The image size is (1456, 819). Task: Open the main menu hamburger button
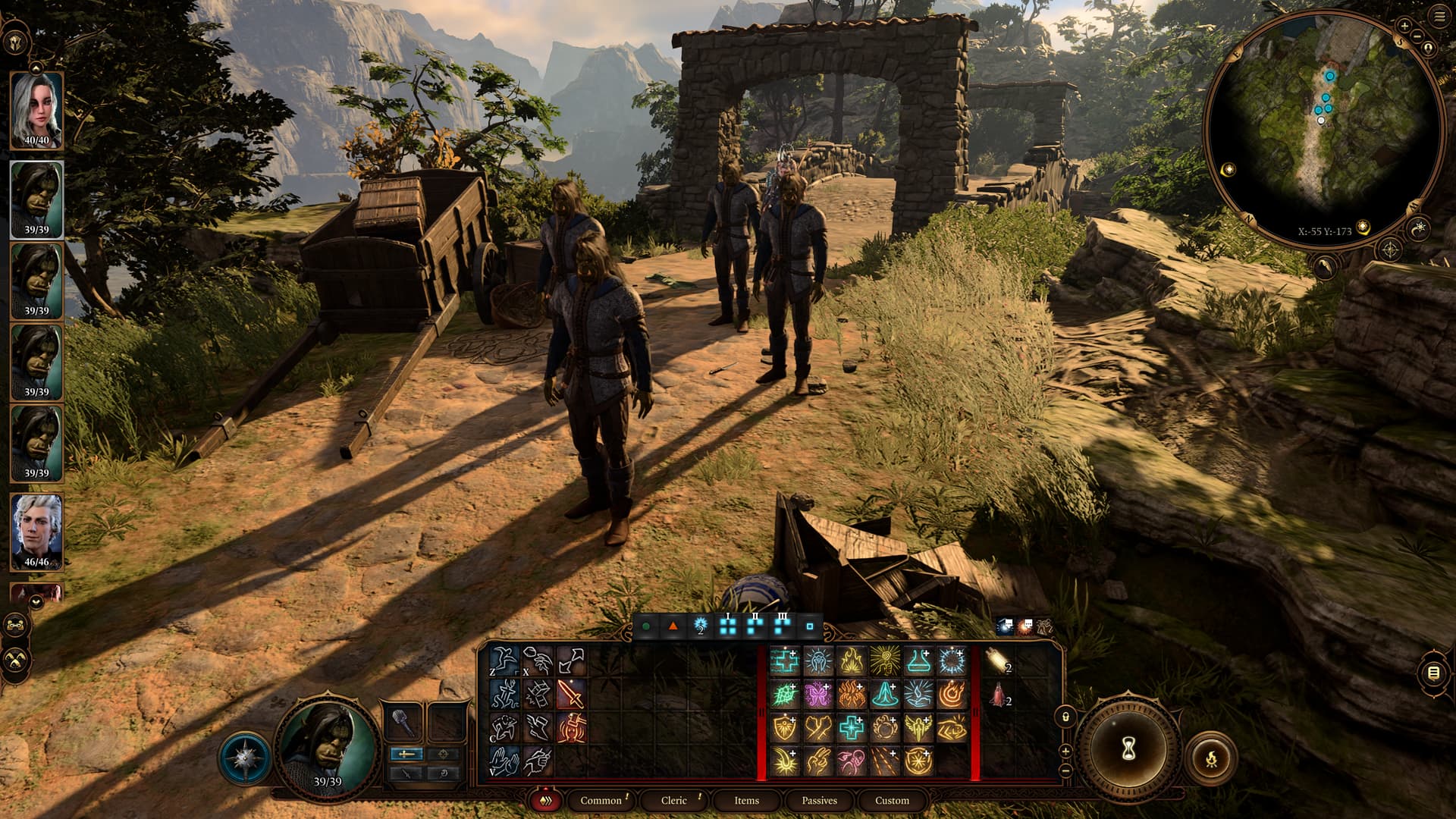tap(1439, 17)
